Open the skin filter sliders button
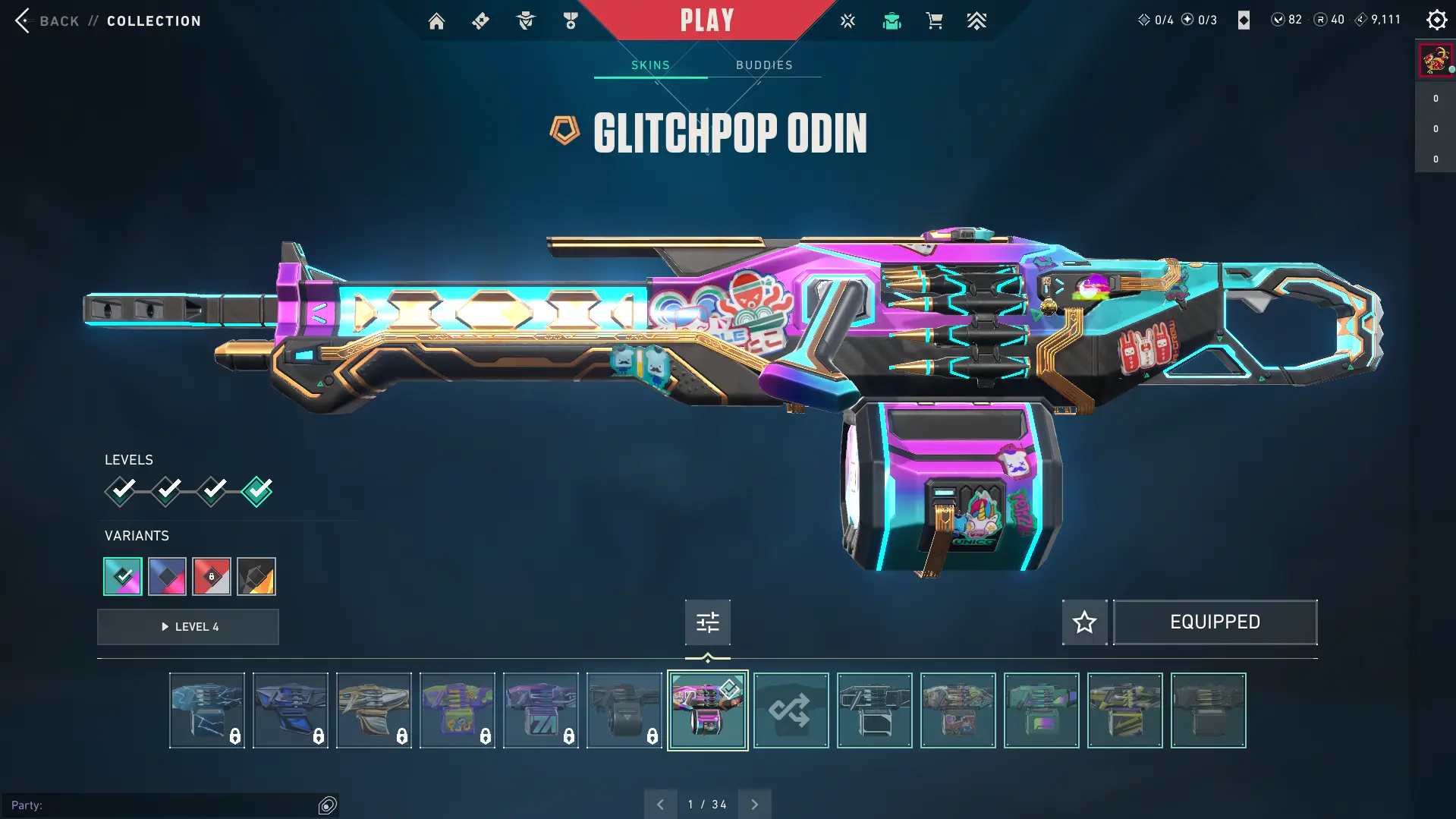The width and height of the screenshot is (1456, 819). 707,622
